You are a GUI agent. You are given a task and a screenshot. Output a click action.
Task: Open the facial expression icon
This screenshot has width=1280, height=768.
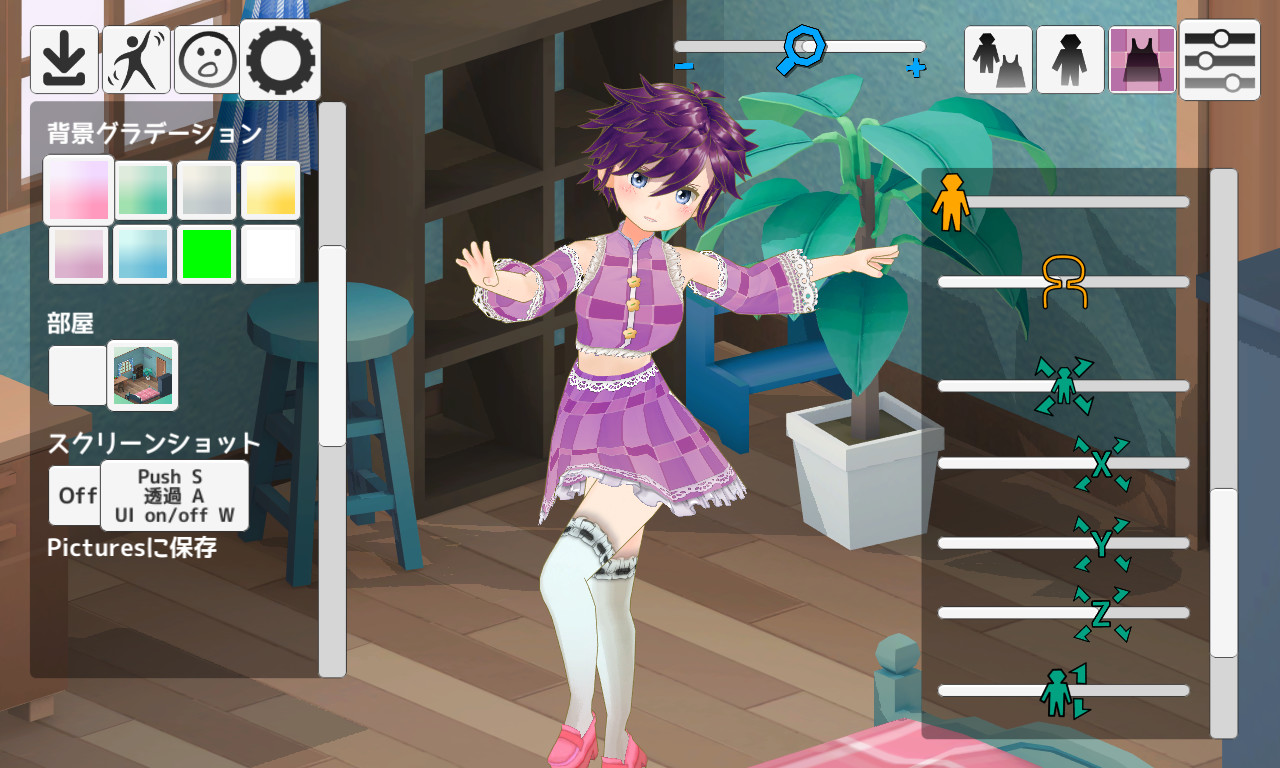pyautogui.click(x=206, y=58)
